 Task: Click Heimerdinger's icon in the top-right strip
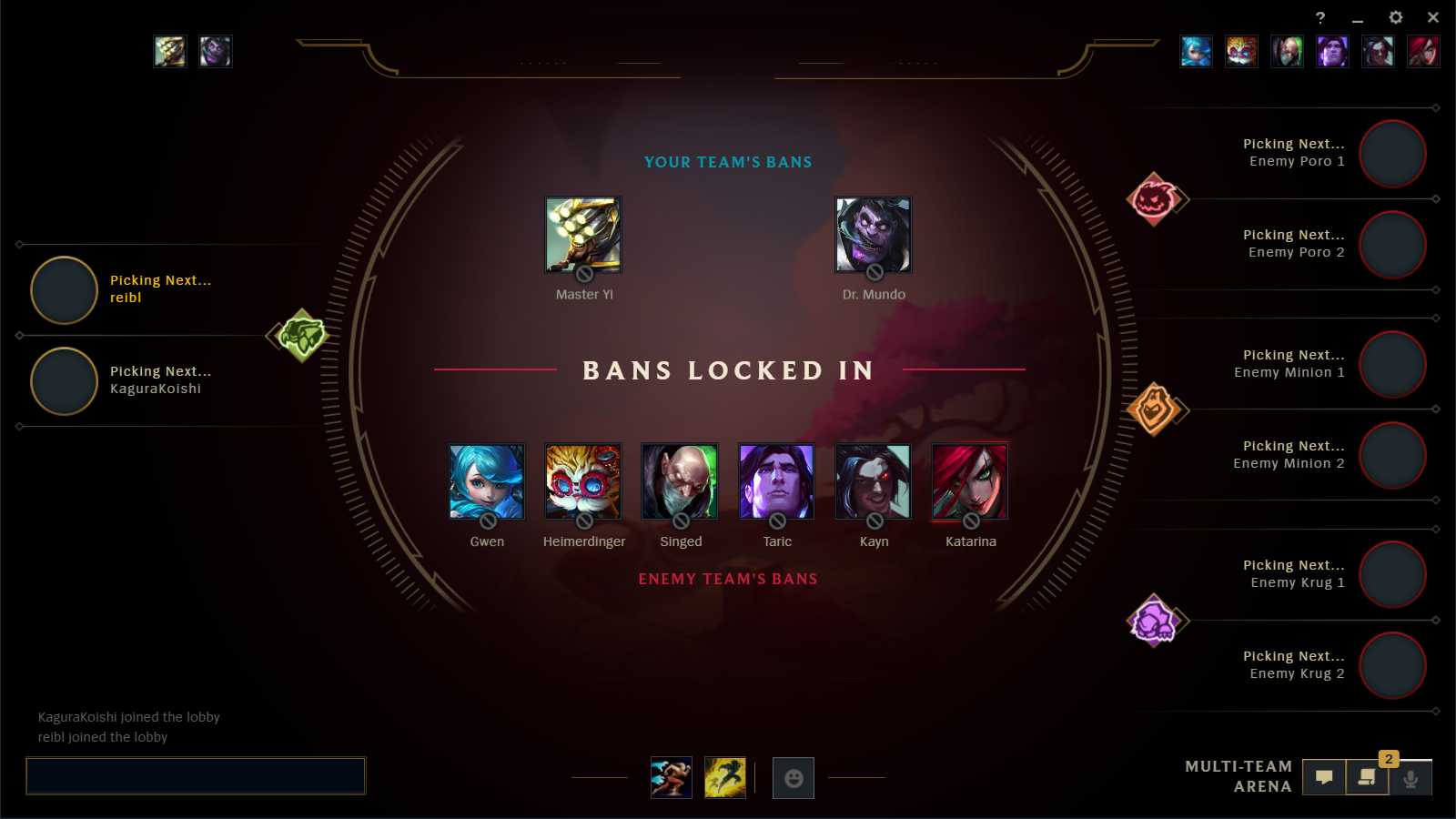click(1242, 52)
